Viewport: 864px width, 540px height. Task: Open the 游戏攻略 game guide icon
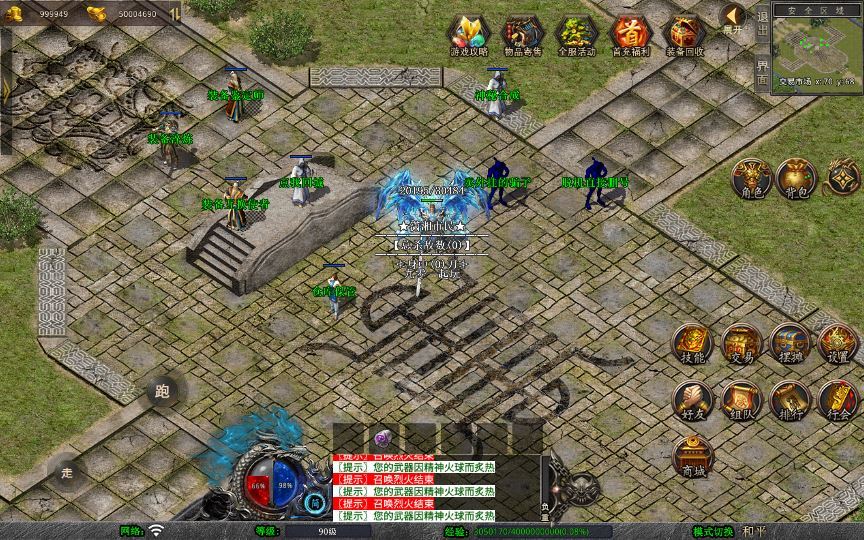(469, 35)
